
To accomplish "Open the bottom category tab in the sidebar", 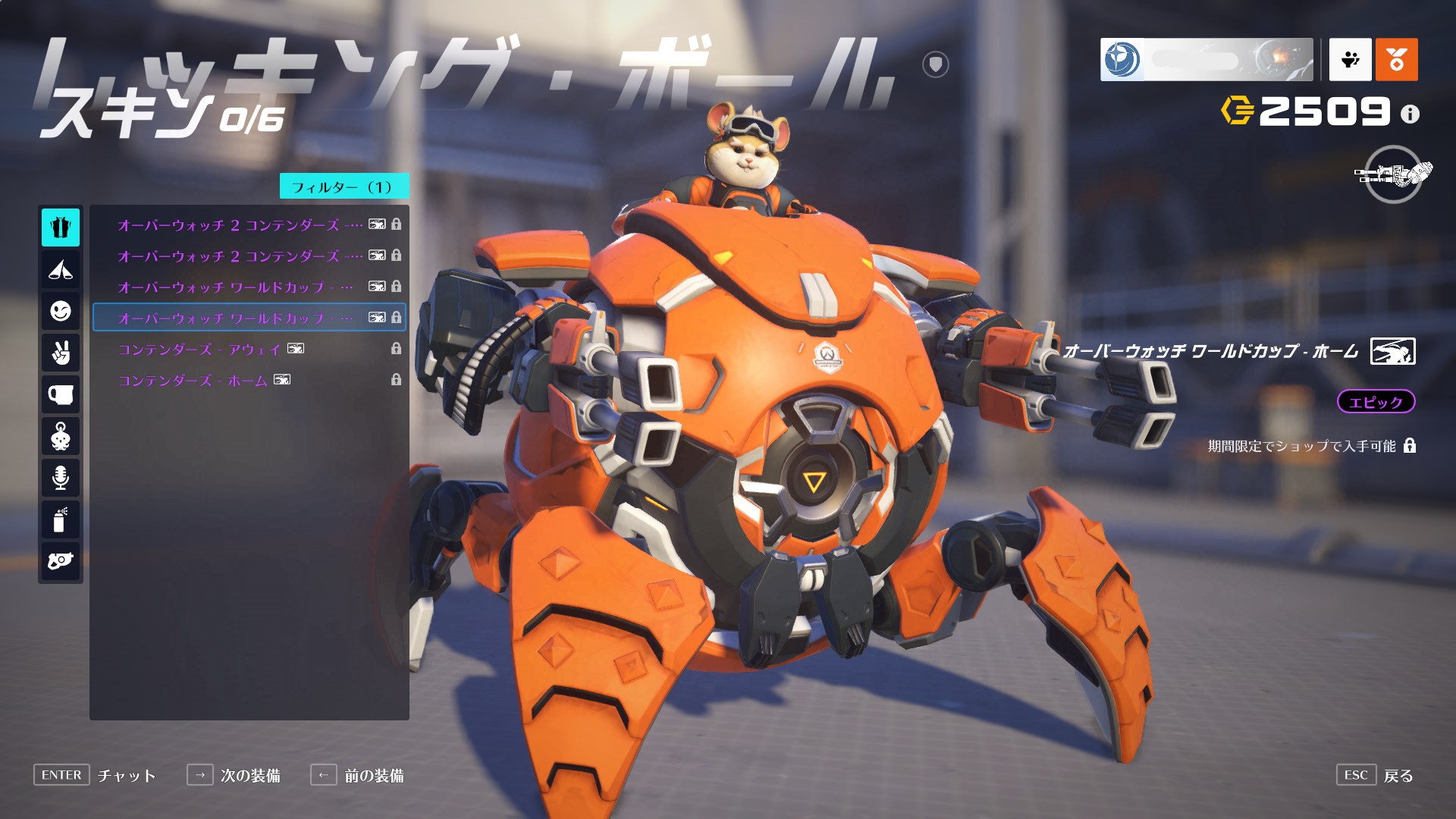I will [x=61, y=561].
